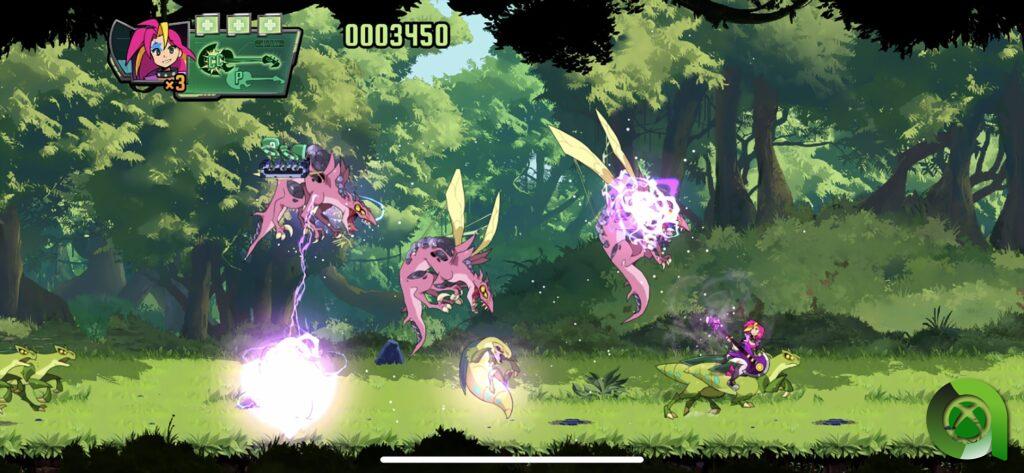Click the green Xbox logo watermark
This screenshot has width=1024, height=473.
point(966,418)
